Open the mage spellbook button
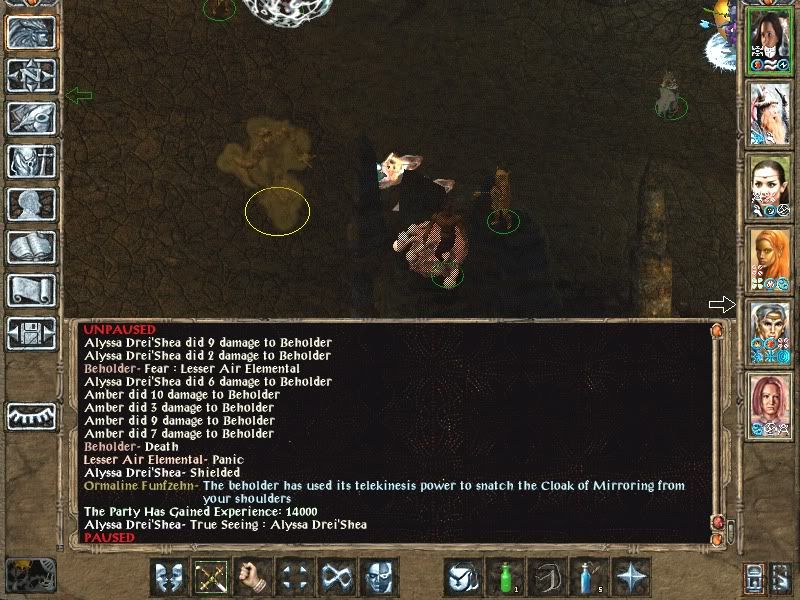The image size is (800, 600). (x=31, y=247)
